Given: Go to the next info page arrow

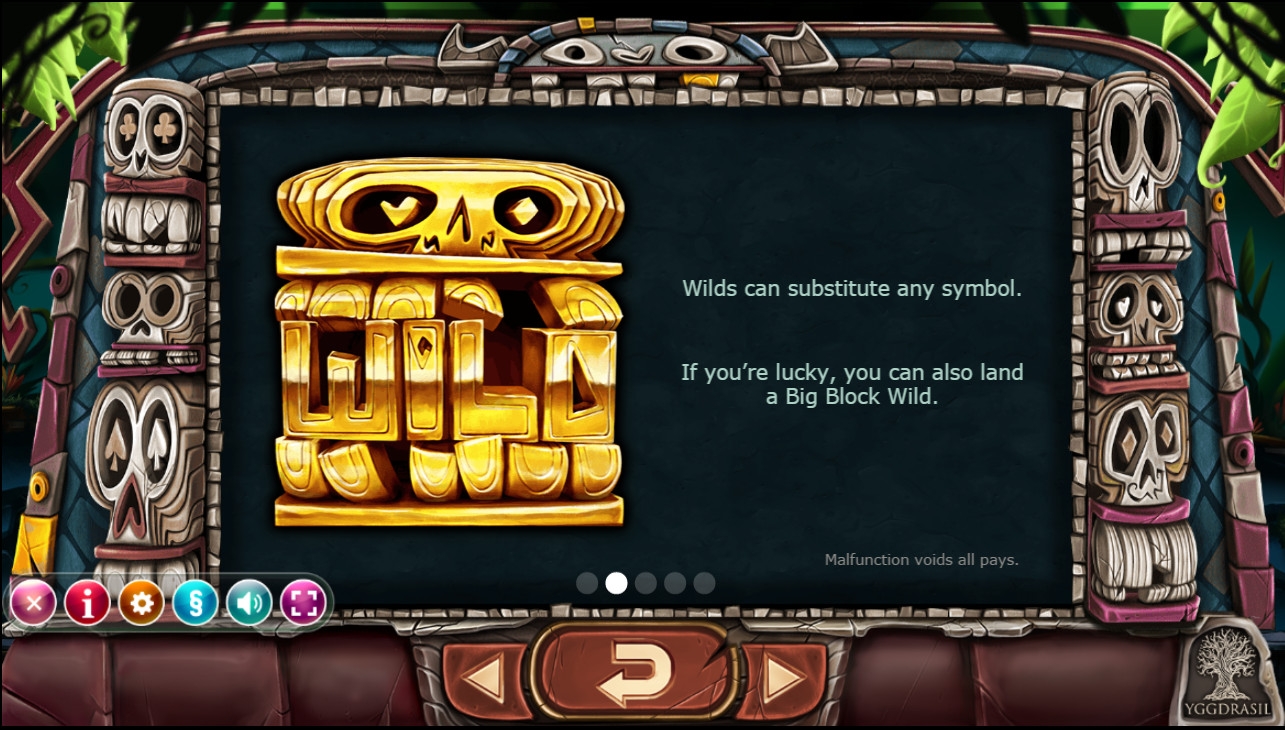Looking at the screenshot, I should pos(784,680).
